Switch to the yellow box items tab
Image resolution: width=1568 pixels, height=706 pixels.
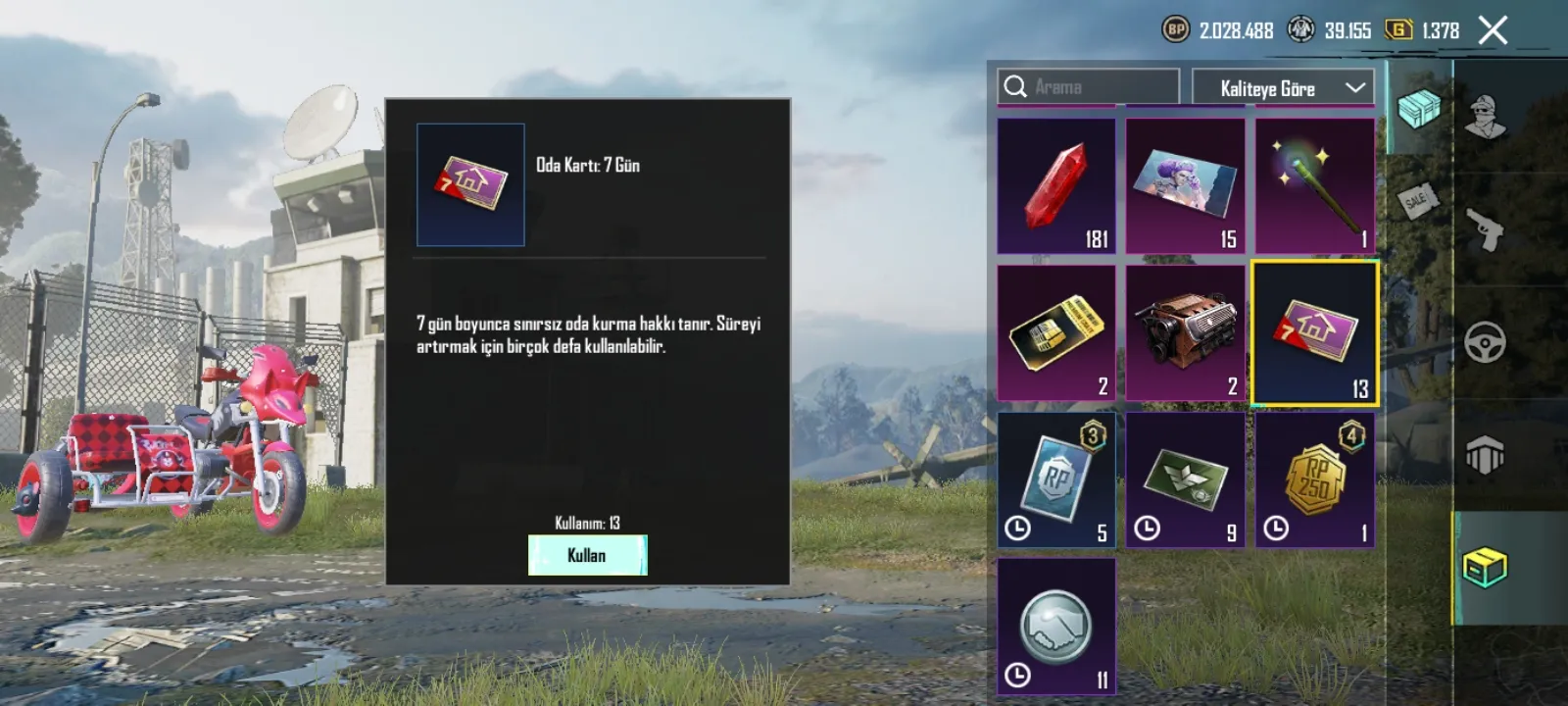[x=1485, y=568]
